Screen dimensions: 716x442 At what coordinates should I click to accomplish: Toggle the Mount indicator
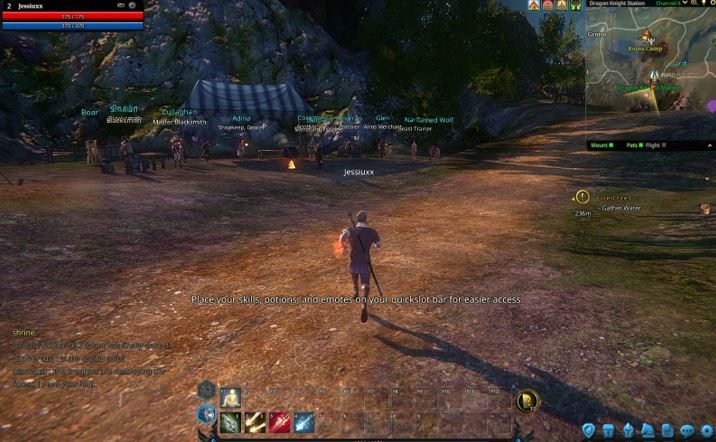602,145
